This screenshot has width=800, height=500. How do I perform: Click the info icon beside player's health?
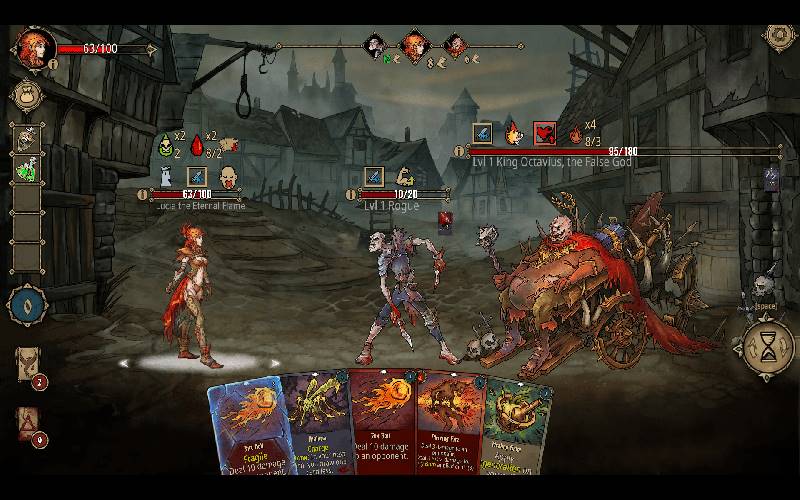point(52,64)
